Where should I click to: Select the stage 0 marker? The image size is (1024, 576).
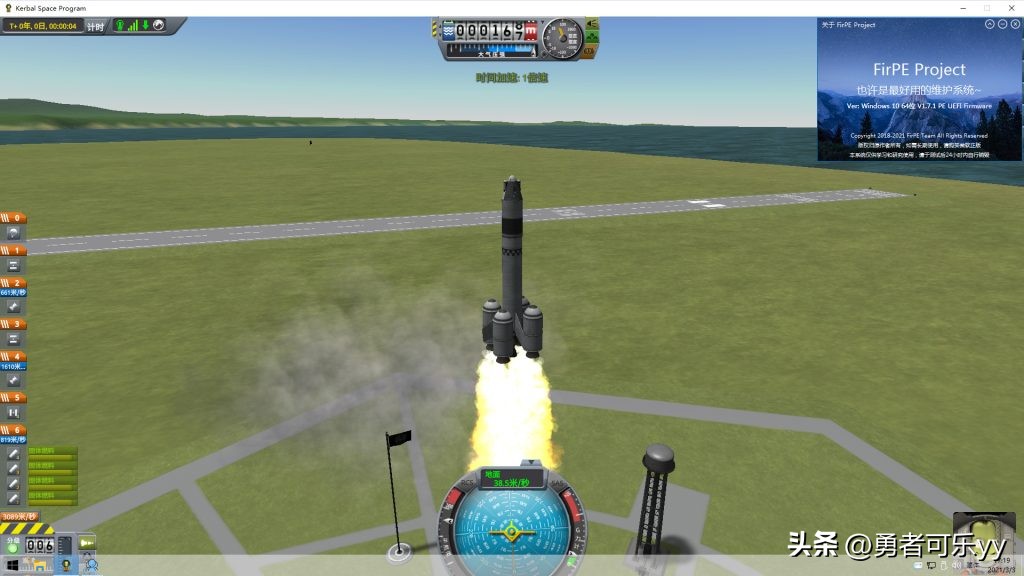14,218
